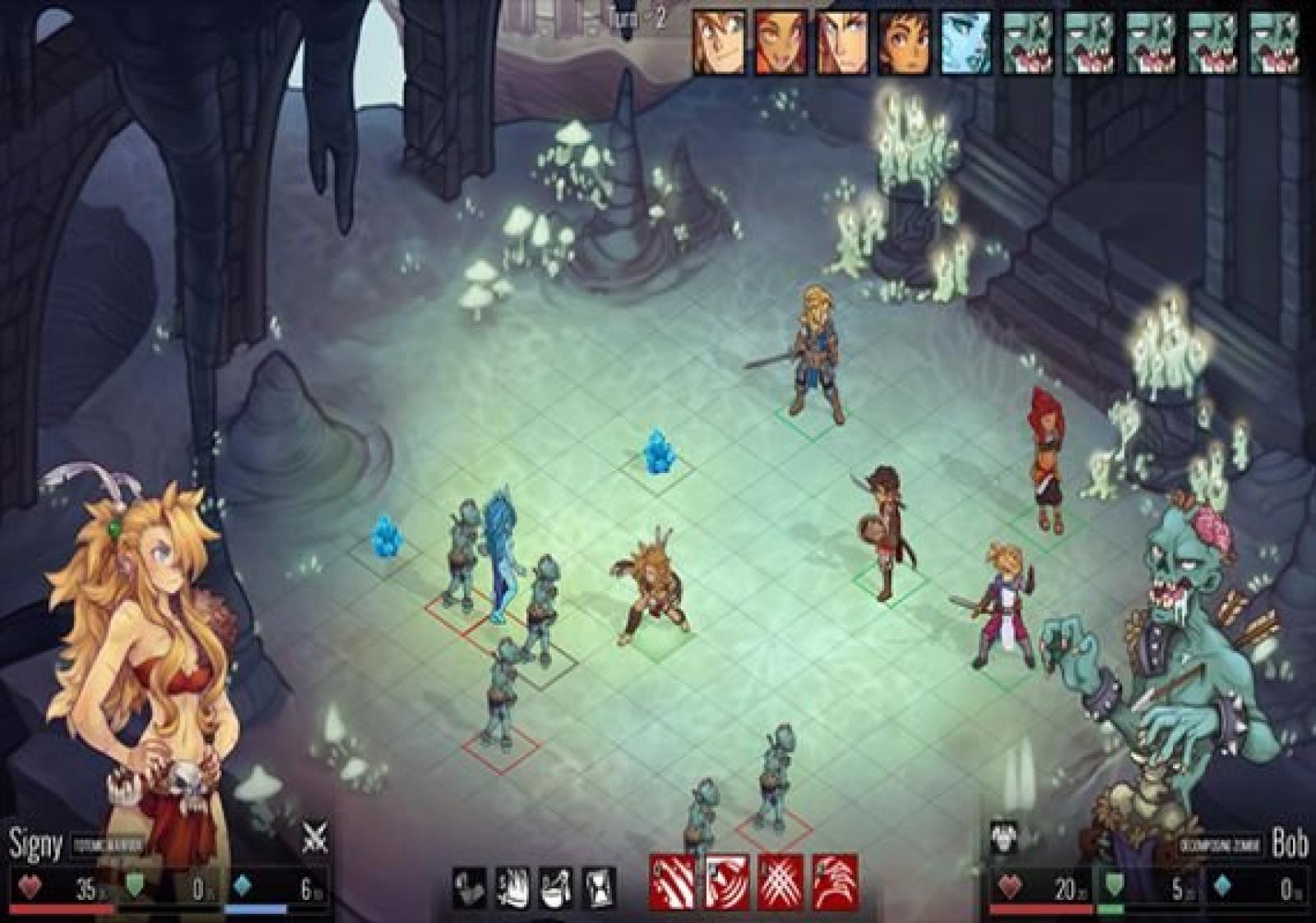
Task: Click the white icon above Bob's health
Action: (x=1004, y=838)
